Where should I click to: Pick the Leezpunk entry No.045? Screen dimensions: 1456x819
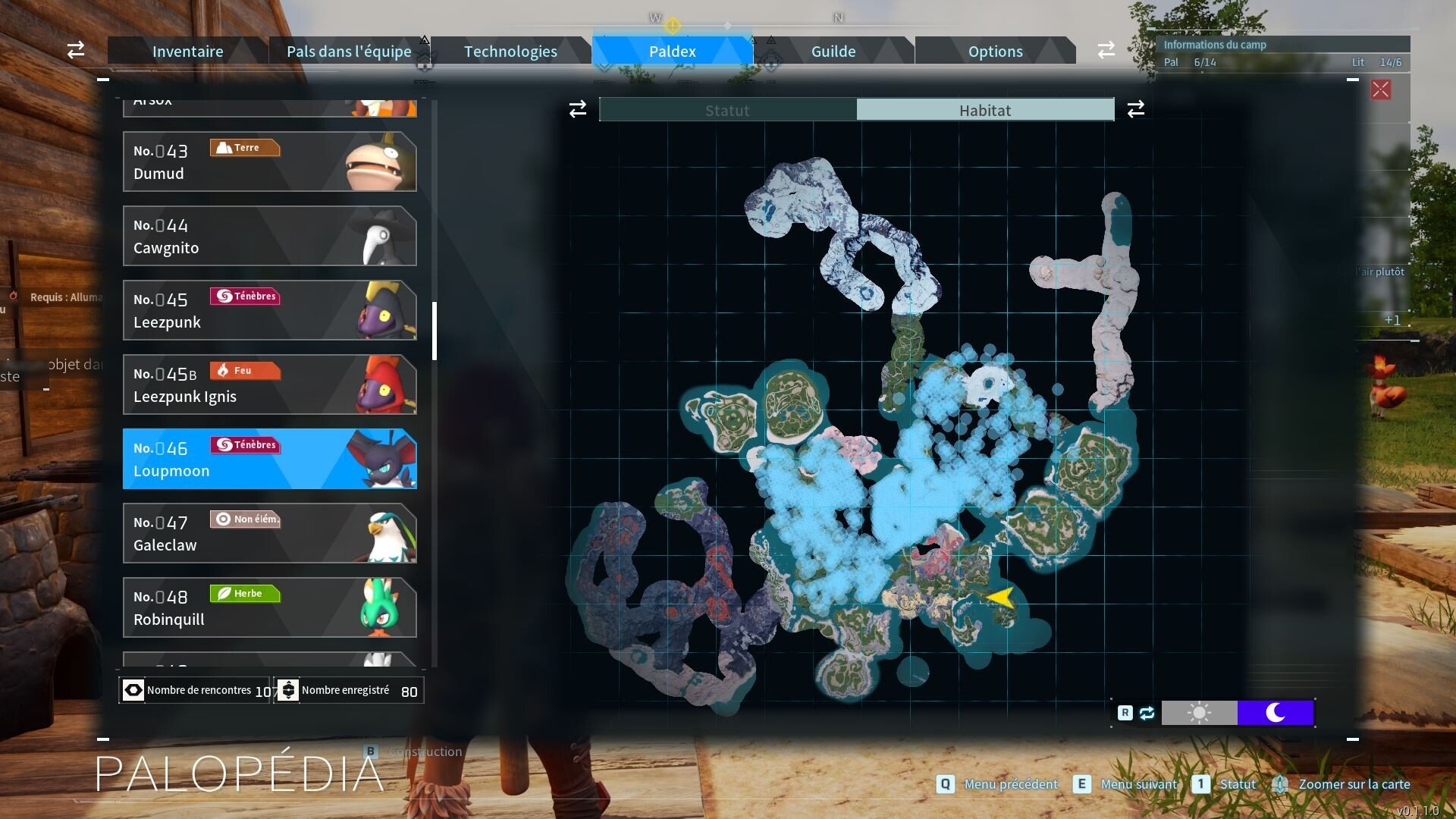click(269, 310)
